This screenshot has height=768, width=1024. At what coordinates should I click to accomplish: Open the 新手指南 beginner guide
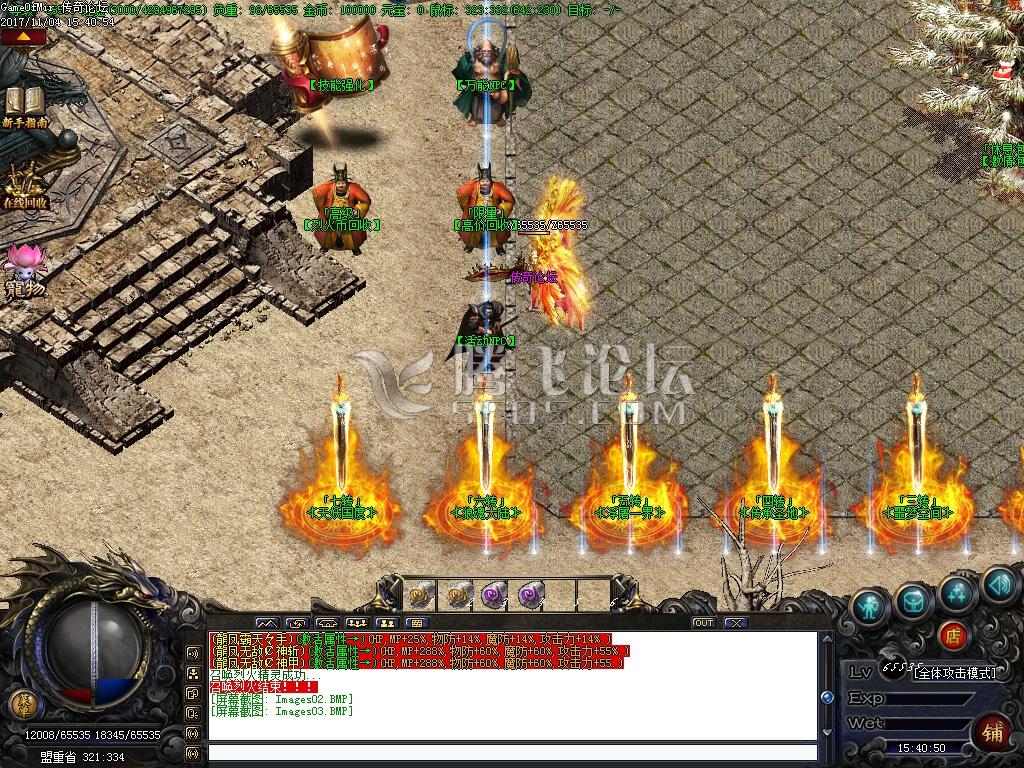[25, 105]
